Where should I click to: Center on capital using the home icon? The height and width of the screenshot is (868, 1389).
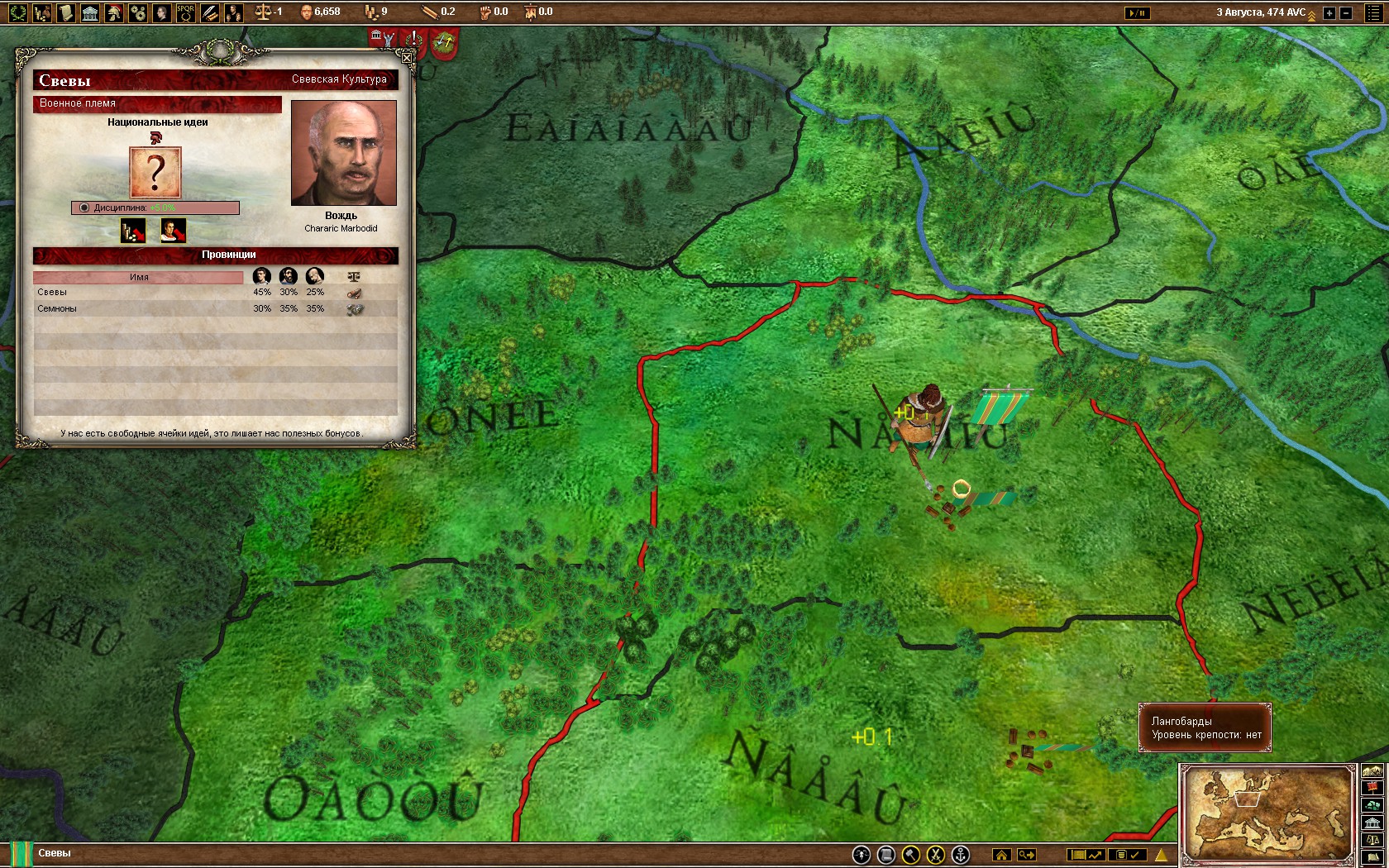click(1004, 855)
